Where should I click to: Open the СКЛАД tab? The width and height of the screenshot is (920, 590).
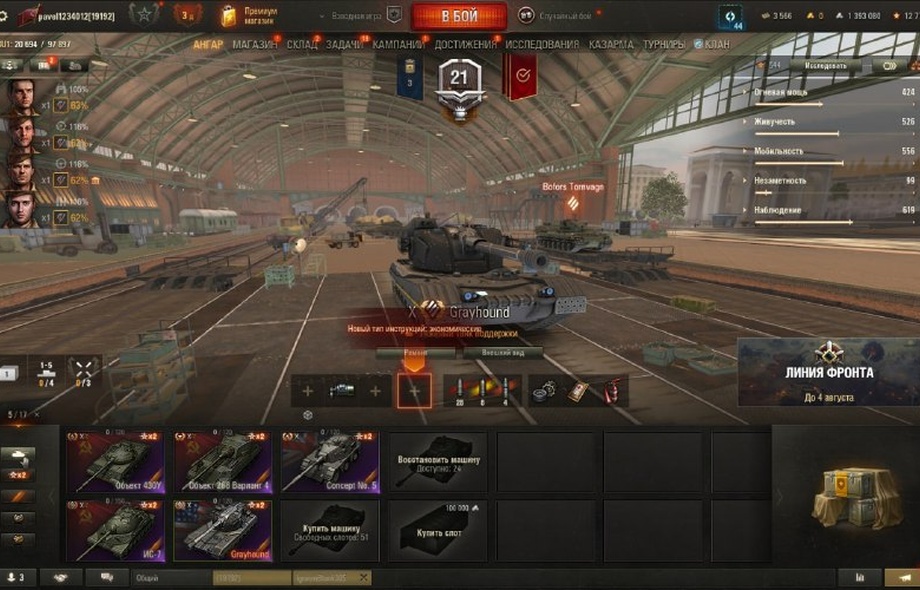point(301,45)
